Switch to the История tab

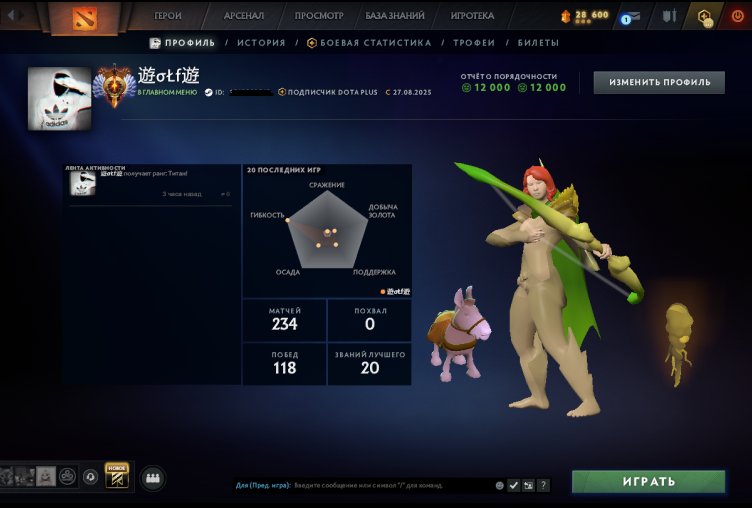click(x=262, y=43)
